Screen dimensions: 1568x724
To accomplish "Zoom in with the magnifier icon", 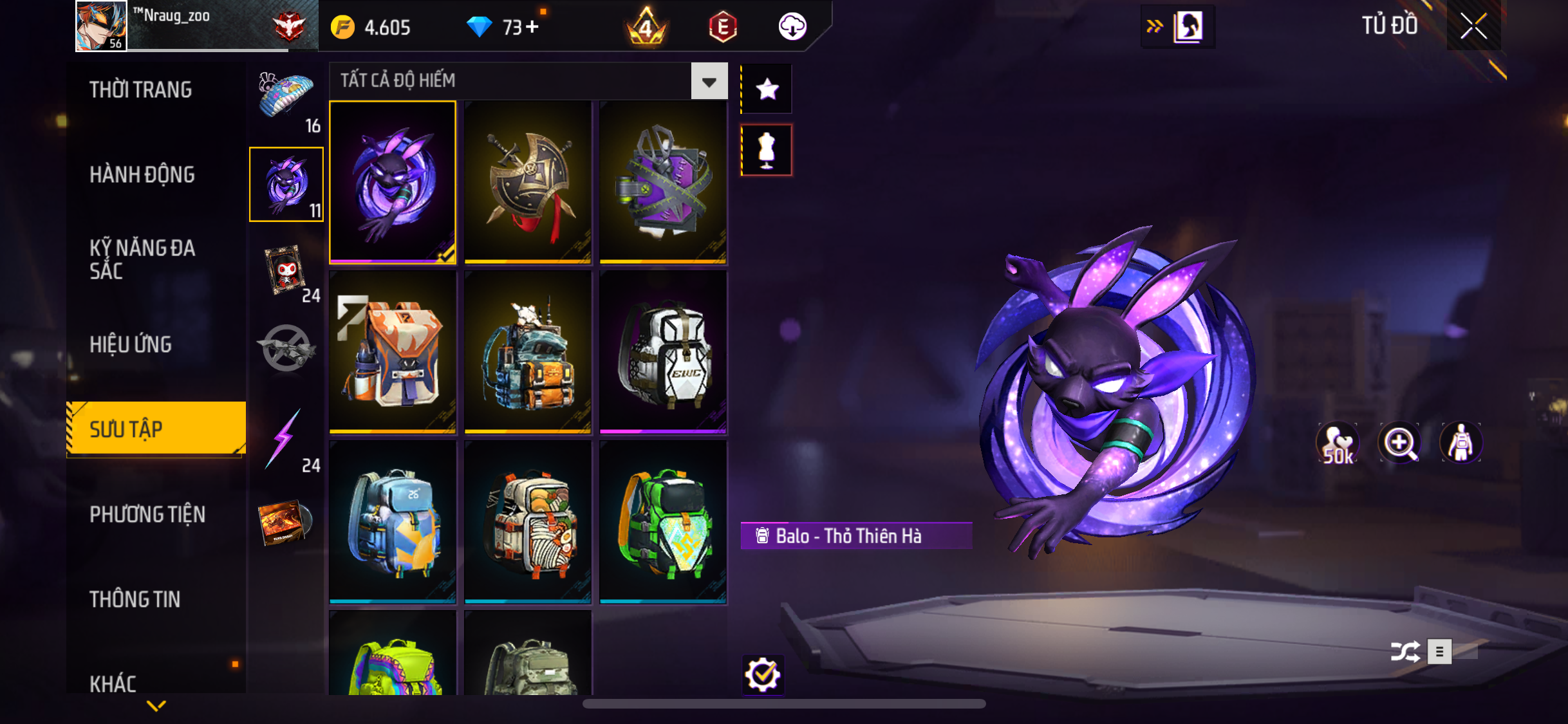I will point(1399,443).
